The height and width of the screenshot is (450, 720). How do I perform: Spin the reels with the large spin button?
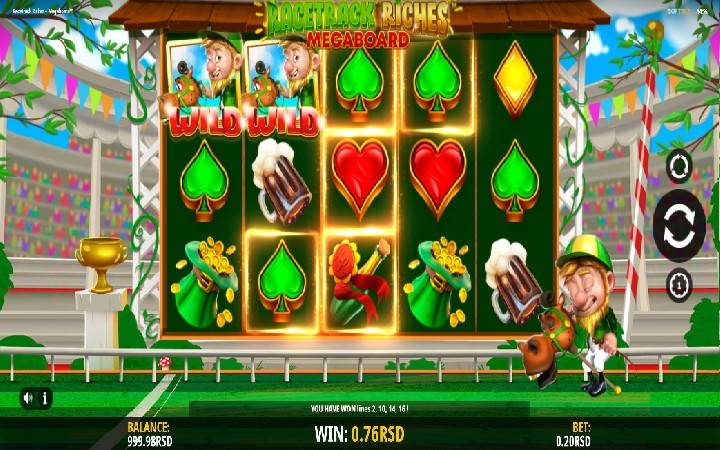[679, 224]
